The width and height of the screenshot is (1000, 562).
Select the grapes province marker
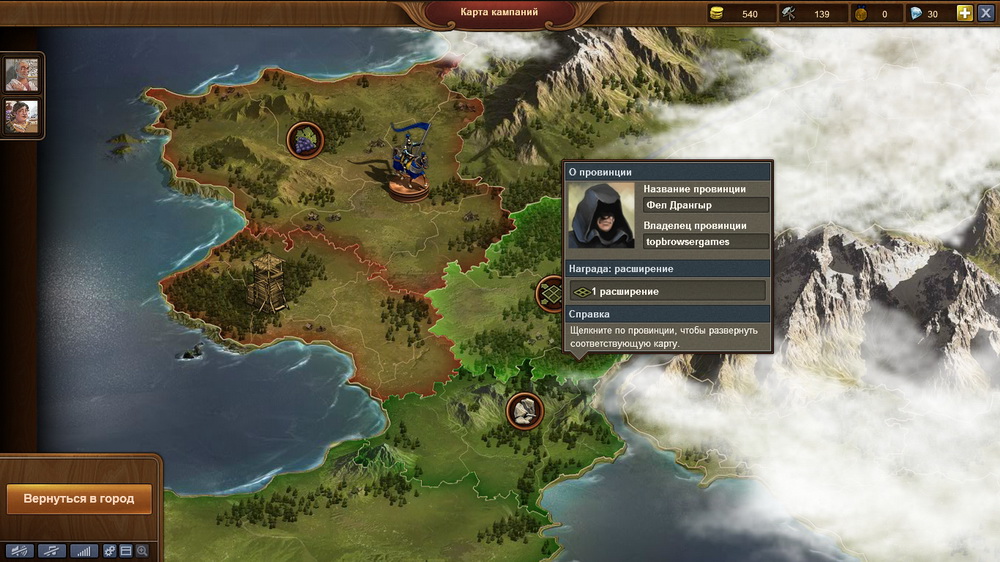pos(303,139)
